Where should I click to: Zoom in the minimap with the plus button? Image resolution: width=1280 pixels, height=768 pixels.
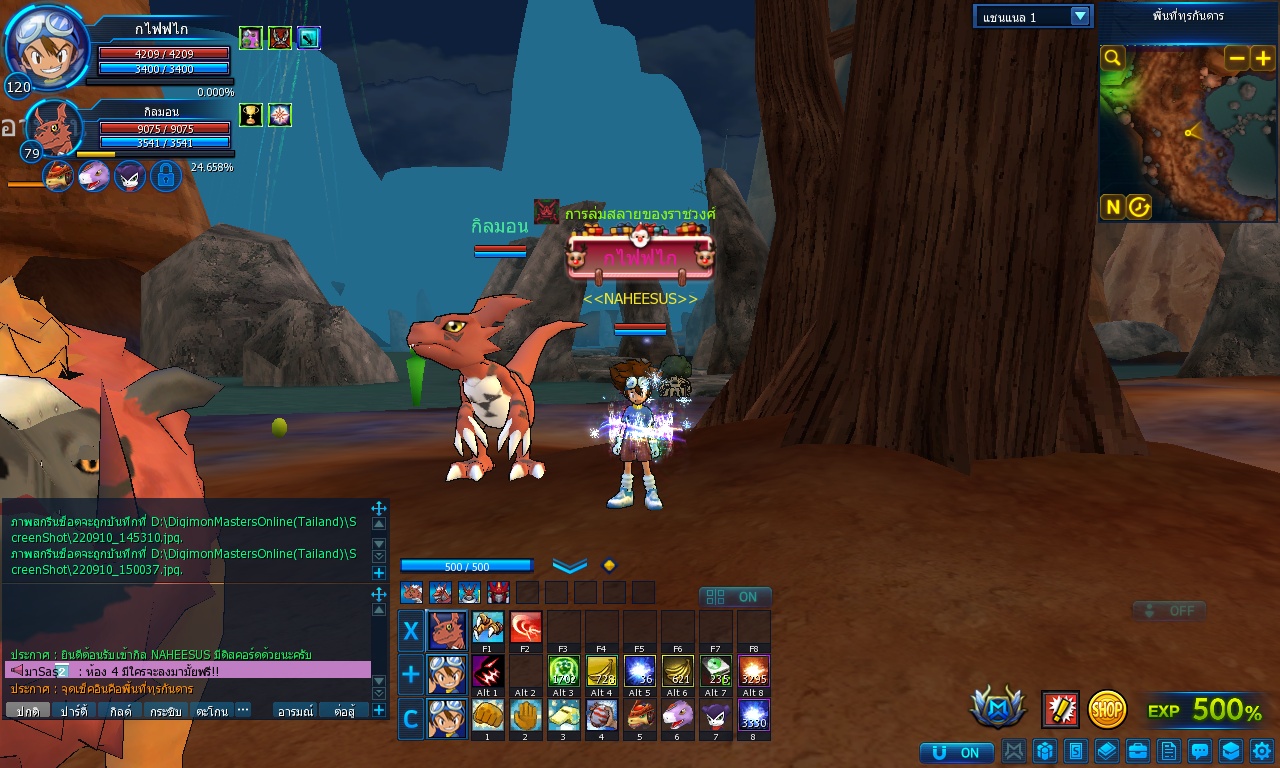pos(1262,58)
